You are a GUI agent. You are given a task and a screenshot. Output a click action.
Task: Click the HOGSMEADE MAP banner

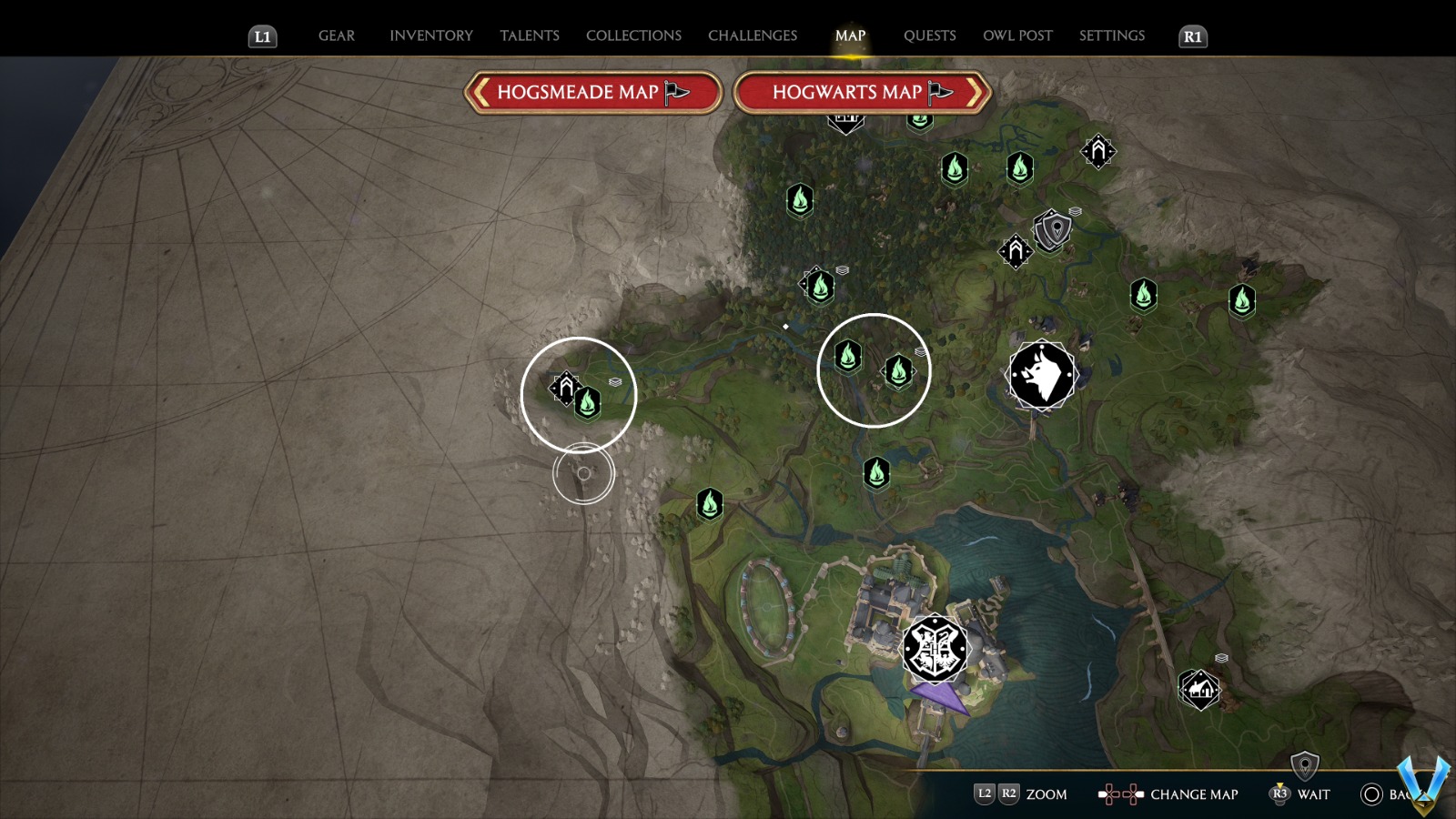591,92
